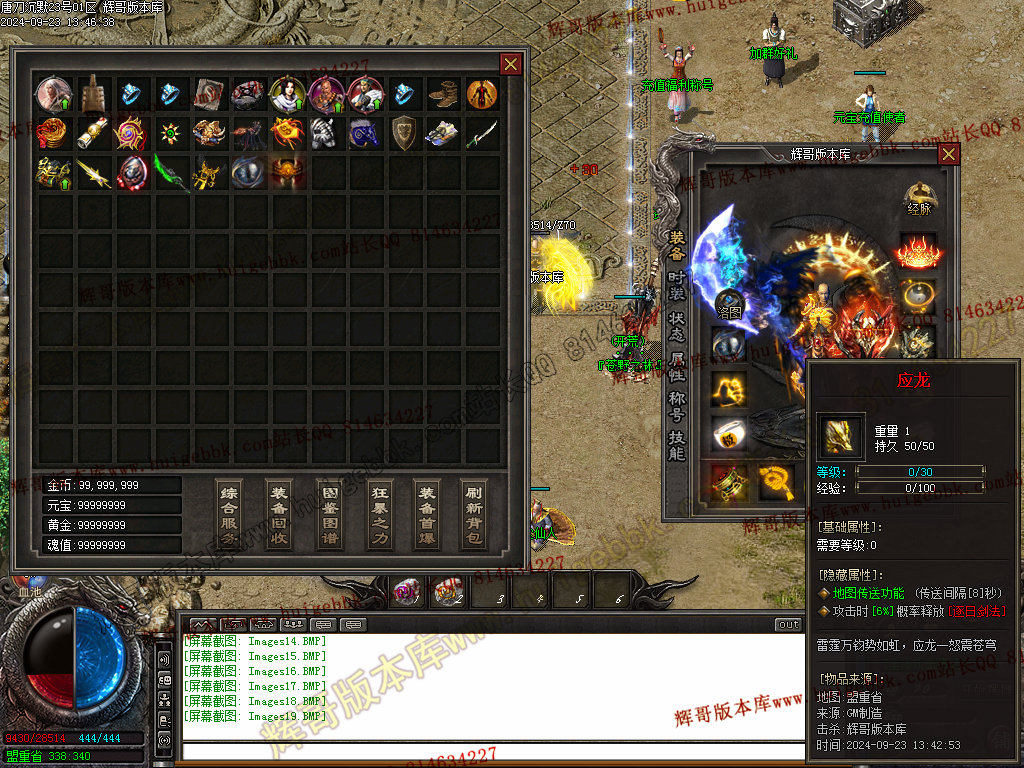Close the character equipment panel
Image resolution: width=1024 pixels, height=768 pixels.
click(948, 154)
